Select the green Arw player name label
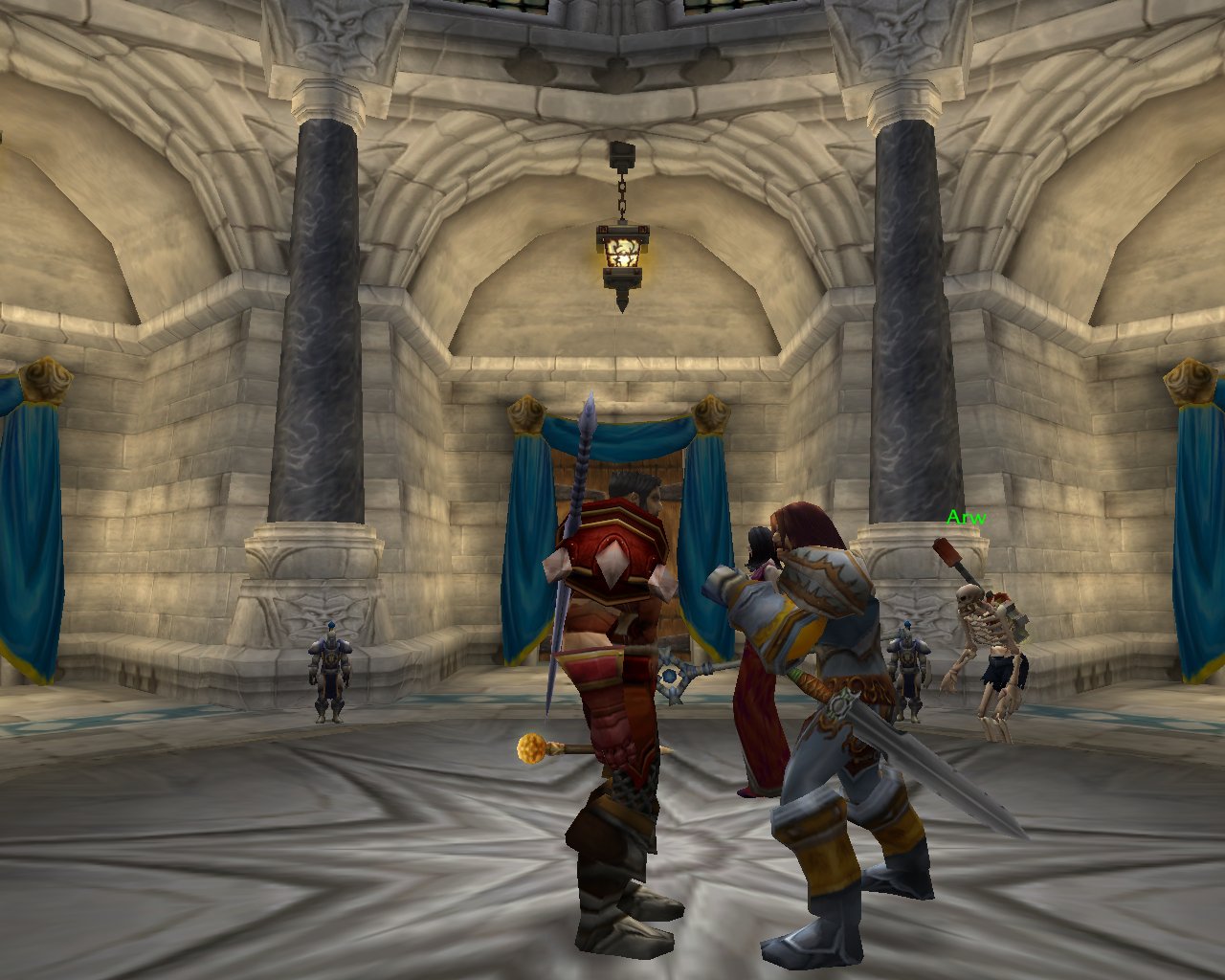 tap(965, 519)
